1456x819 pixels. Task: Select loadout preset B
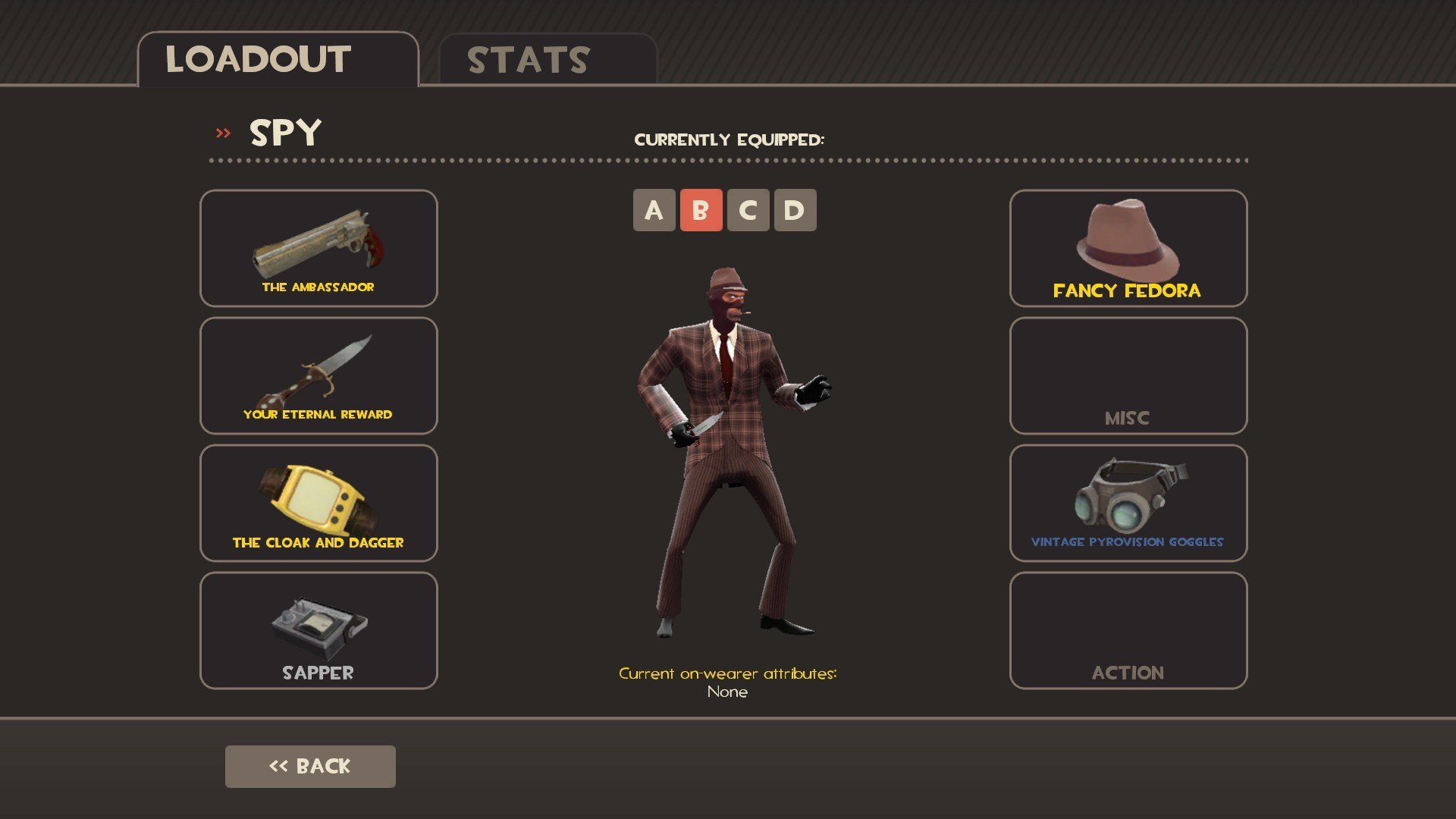[x=701, y=210]
